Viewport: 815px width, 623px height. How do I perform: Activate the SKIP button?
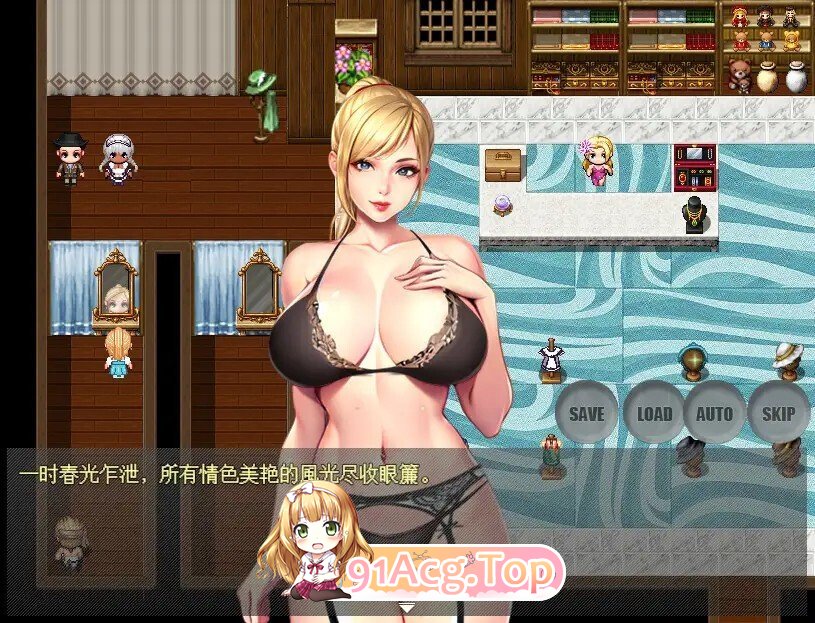(778, 413)
